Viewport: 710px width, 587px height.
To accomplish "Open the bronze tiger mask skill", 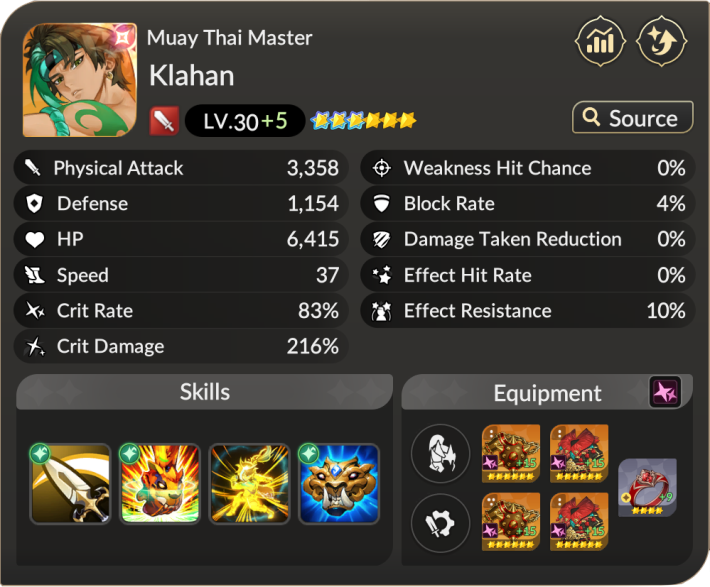I will [340, 484].
